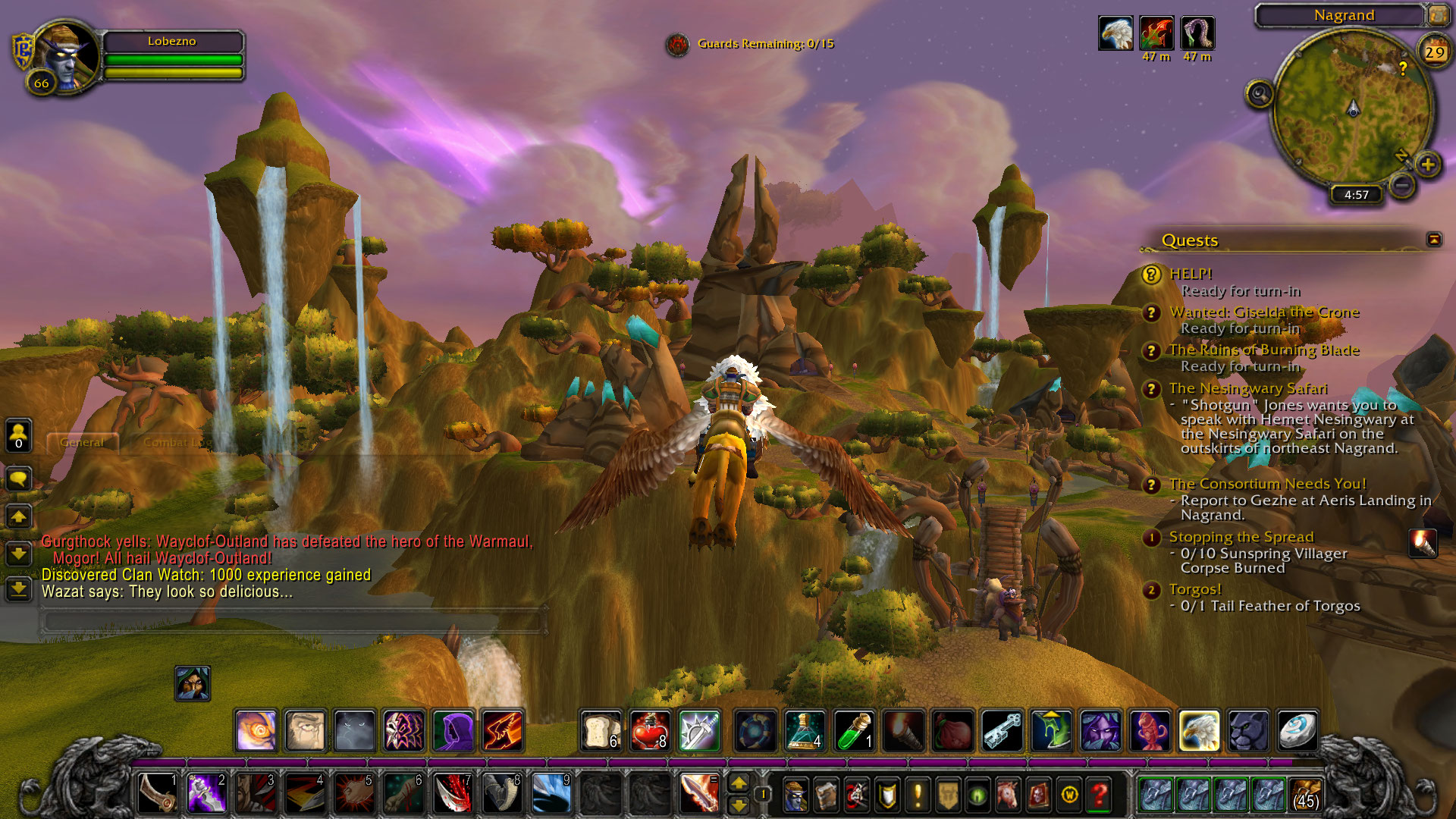Use the red heart healing potion
The width and height of the screenshot is (1456, 819).
(650, 731)
